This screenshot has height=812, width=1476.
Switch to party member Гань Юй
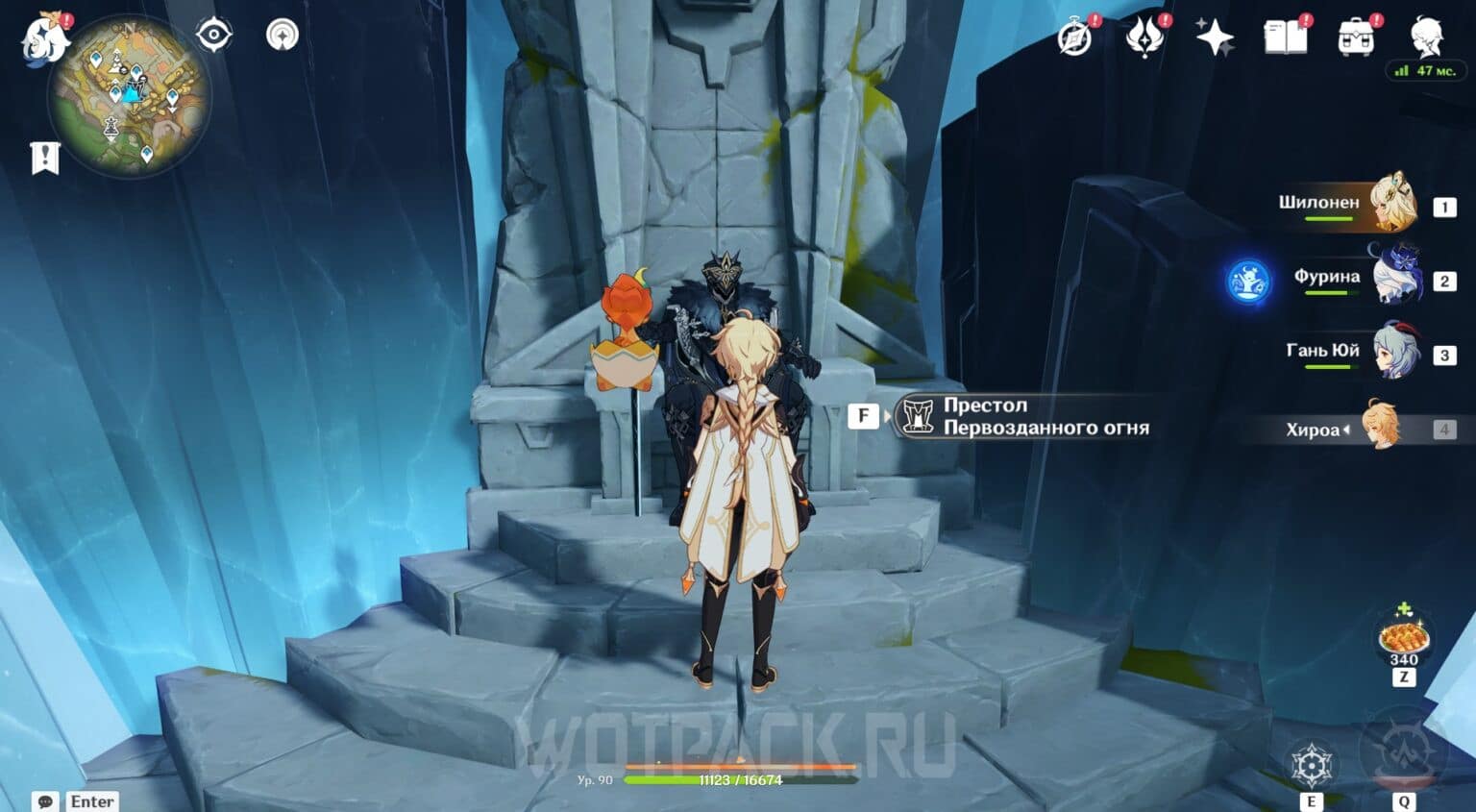(x=1391, y=352)
